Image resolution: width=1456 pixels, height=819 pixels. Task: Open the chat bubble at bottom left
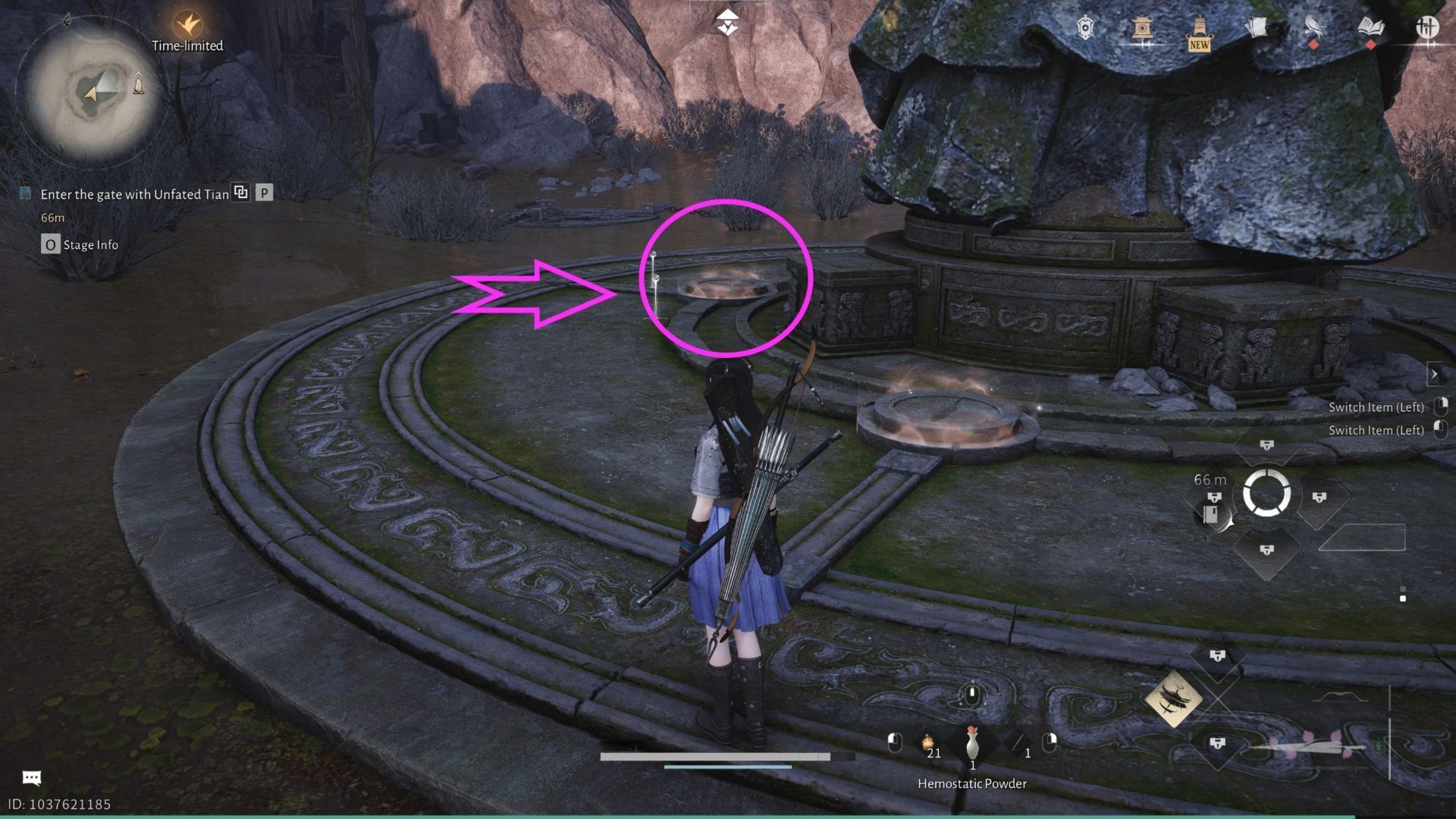tap(32, 776)
